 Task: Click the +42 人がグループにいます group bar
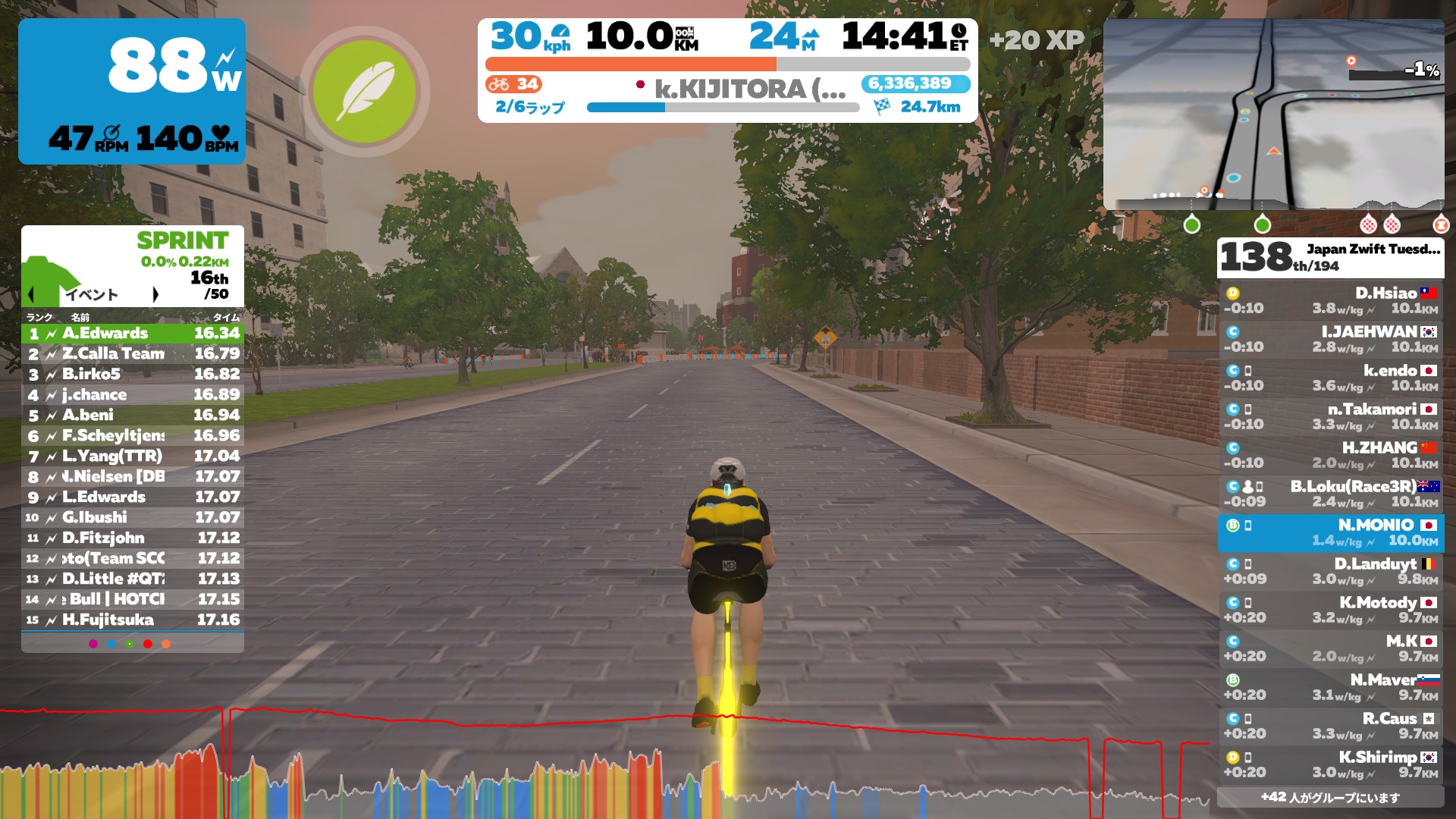pos(1329,797)
